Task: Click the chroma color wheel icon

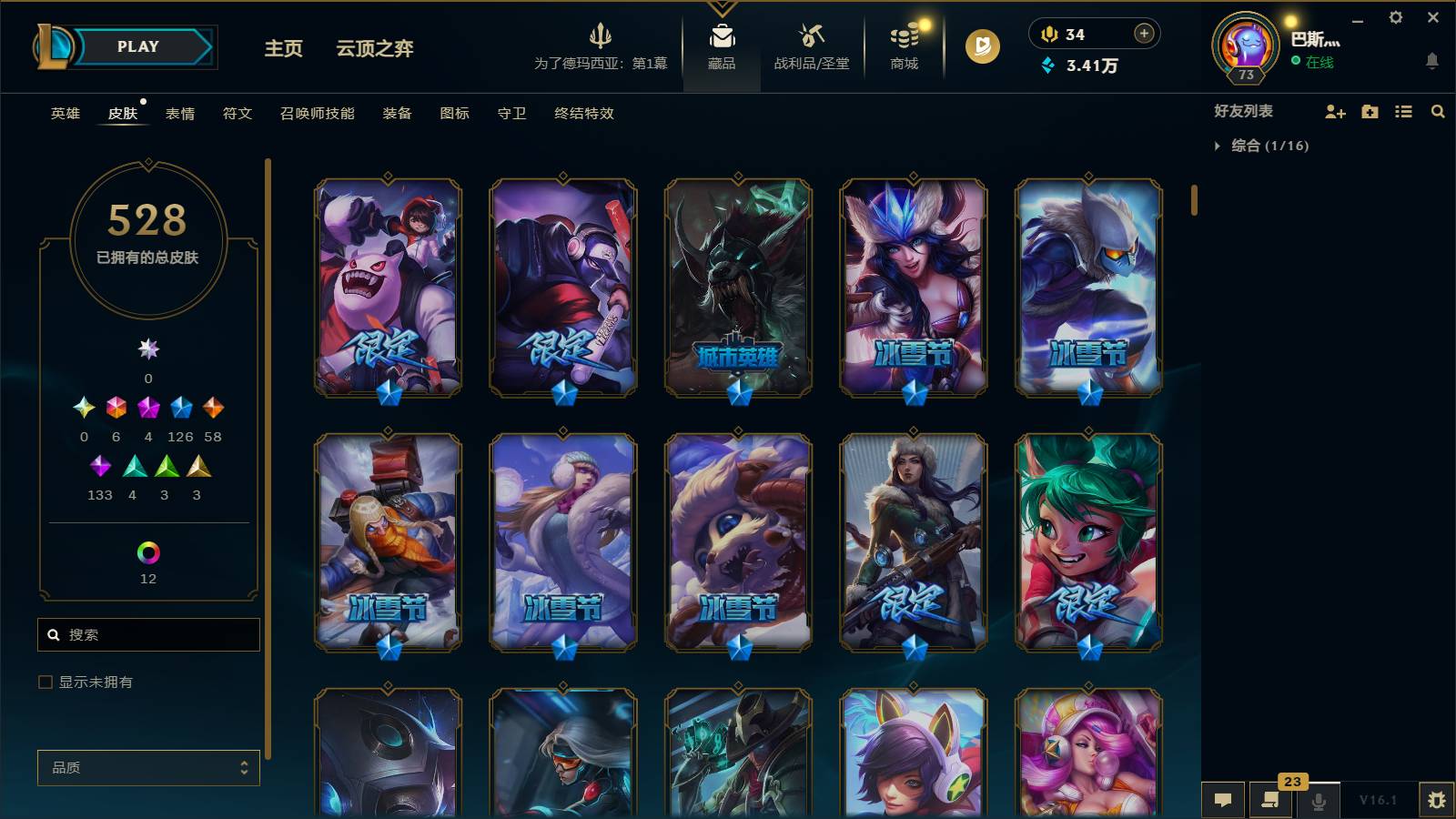Action: 147,550
